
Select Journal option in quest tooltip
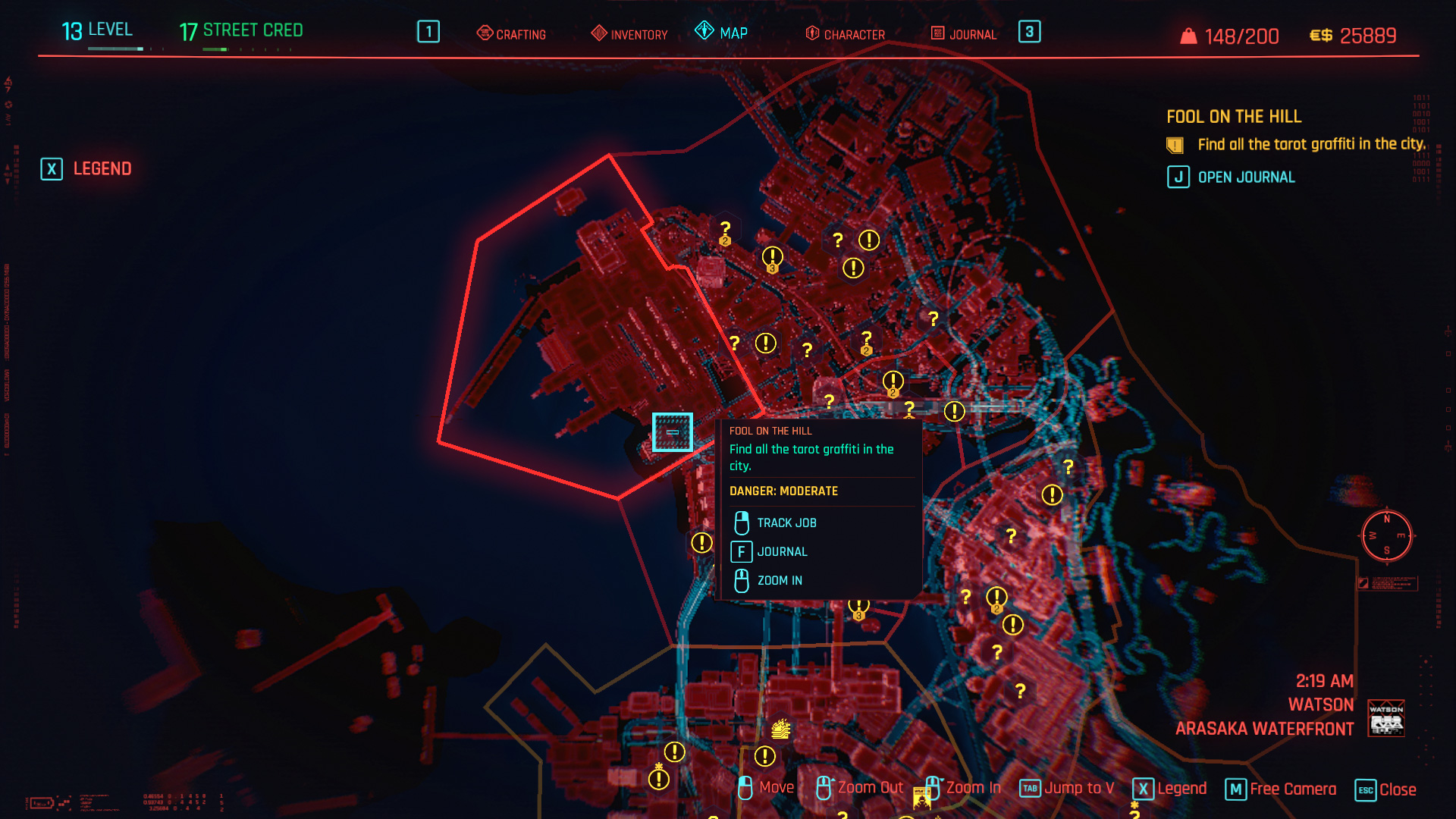click(x=781, y=552)
